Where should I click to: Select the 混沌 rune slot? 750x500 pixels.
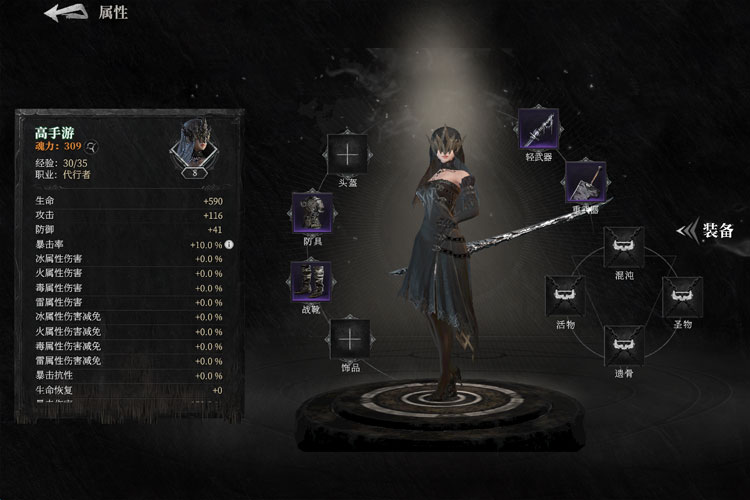[624, 246]
